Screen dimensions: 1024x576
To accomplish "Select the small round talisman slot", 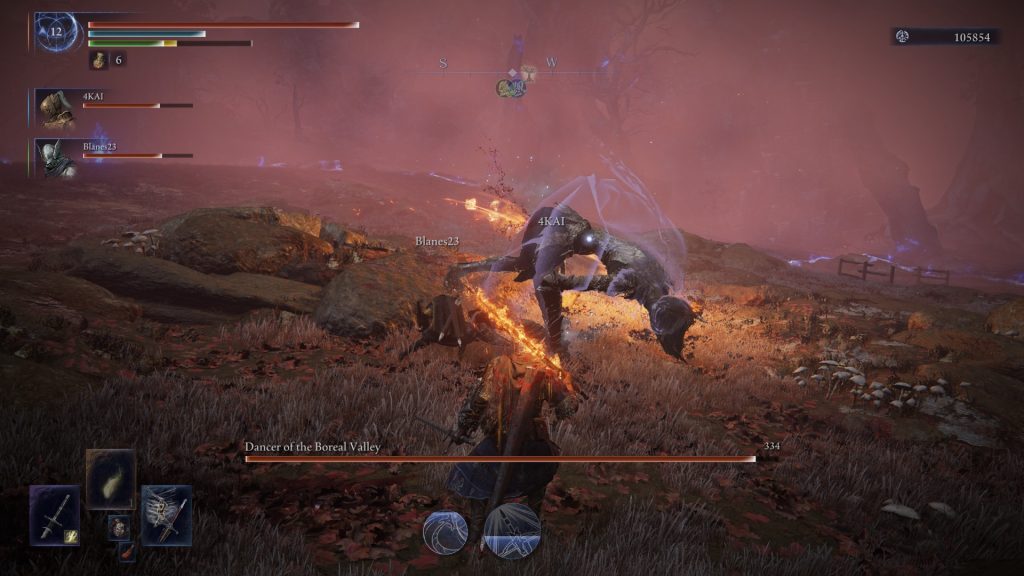I will click(118, 526).
